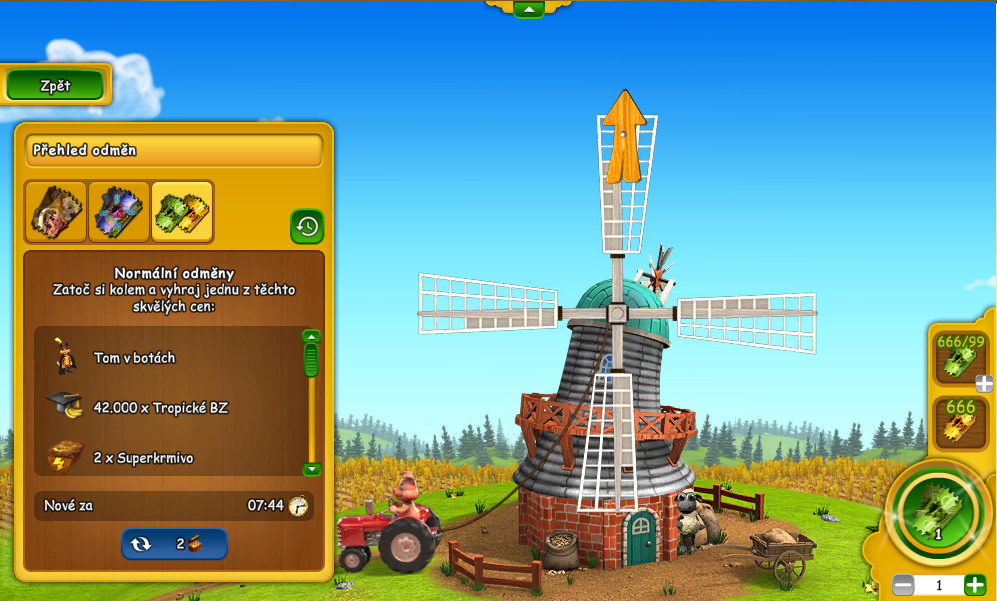Go back with the Zpět button
997x601 pixels.
click(x=55, y=86)
